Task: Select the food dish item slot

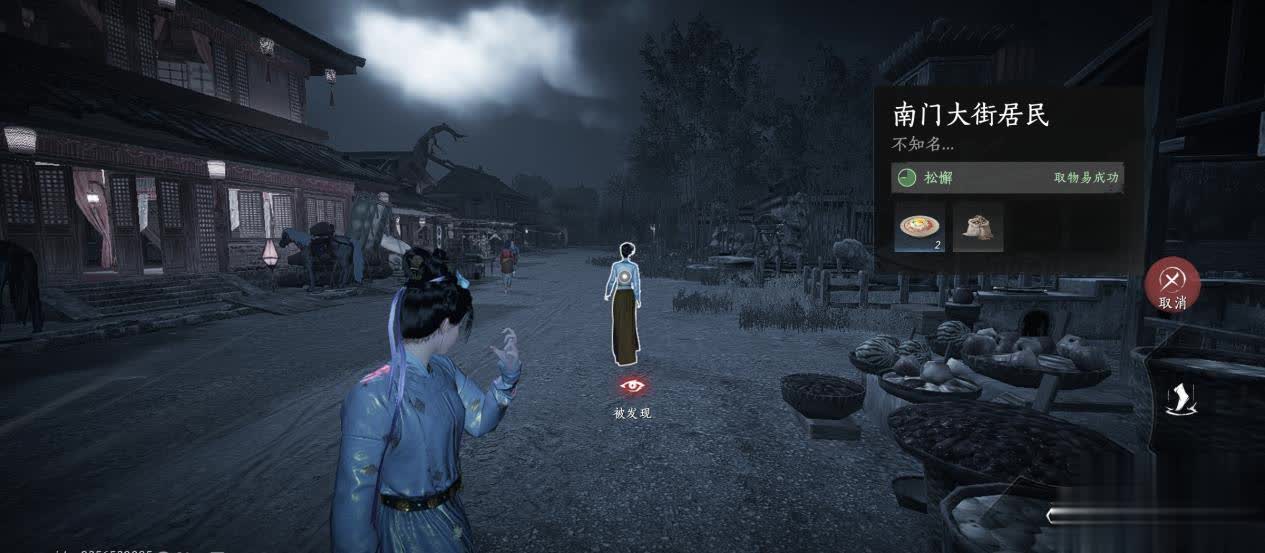Action: tap(919, 226)
